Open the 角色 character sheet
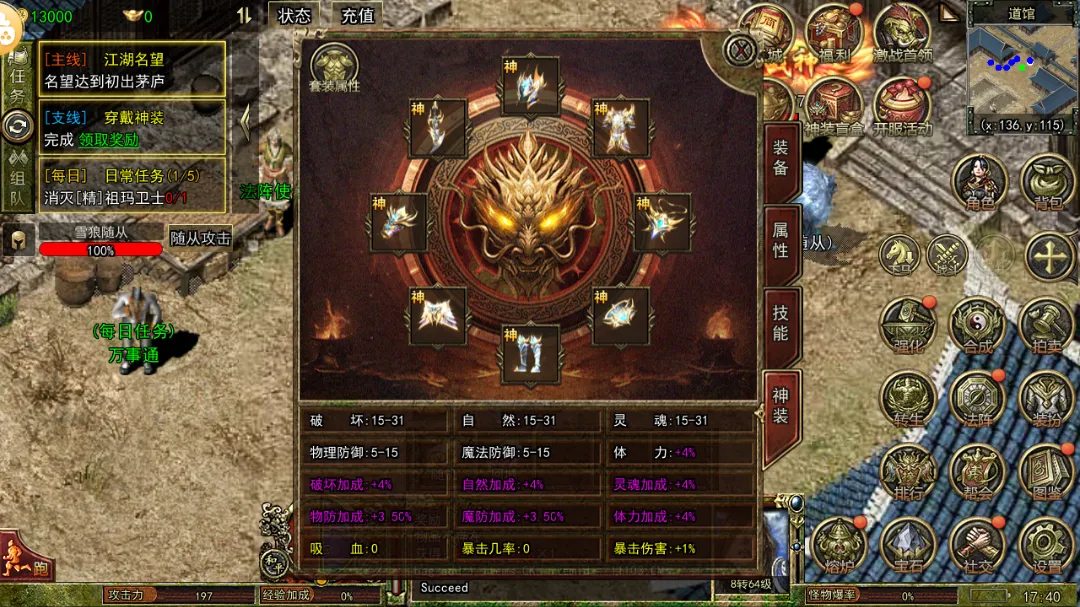1080x607 pixels. (x=979, y=183)
